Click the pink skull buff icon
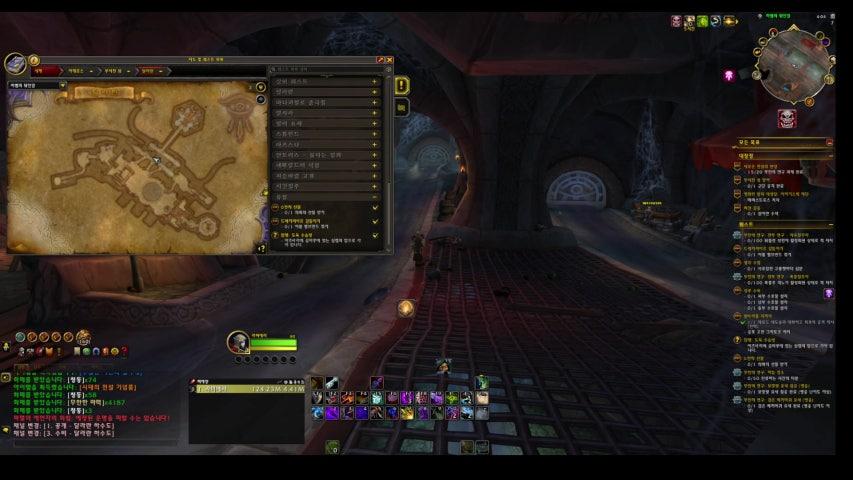The height and width of the screenshot is (480, 853). pyautogui.click(x=730, y=75)
